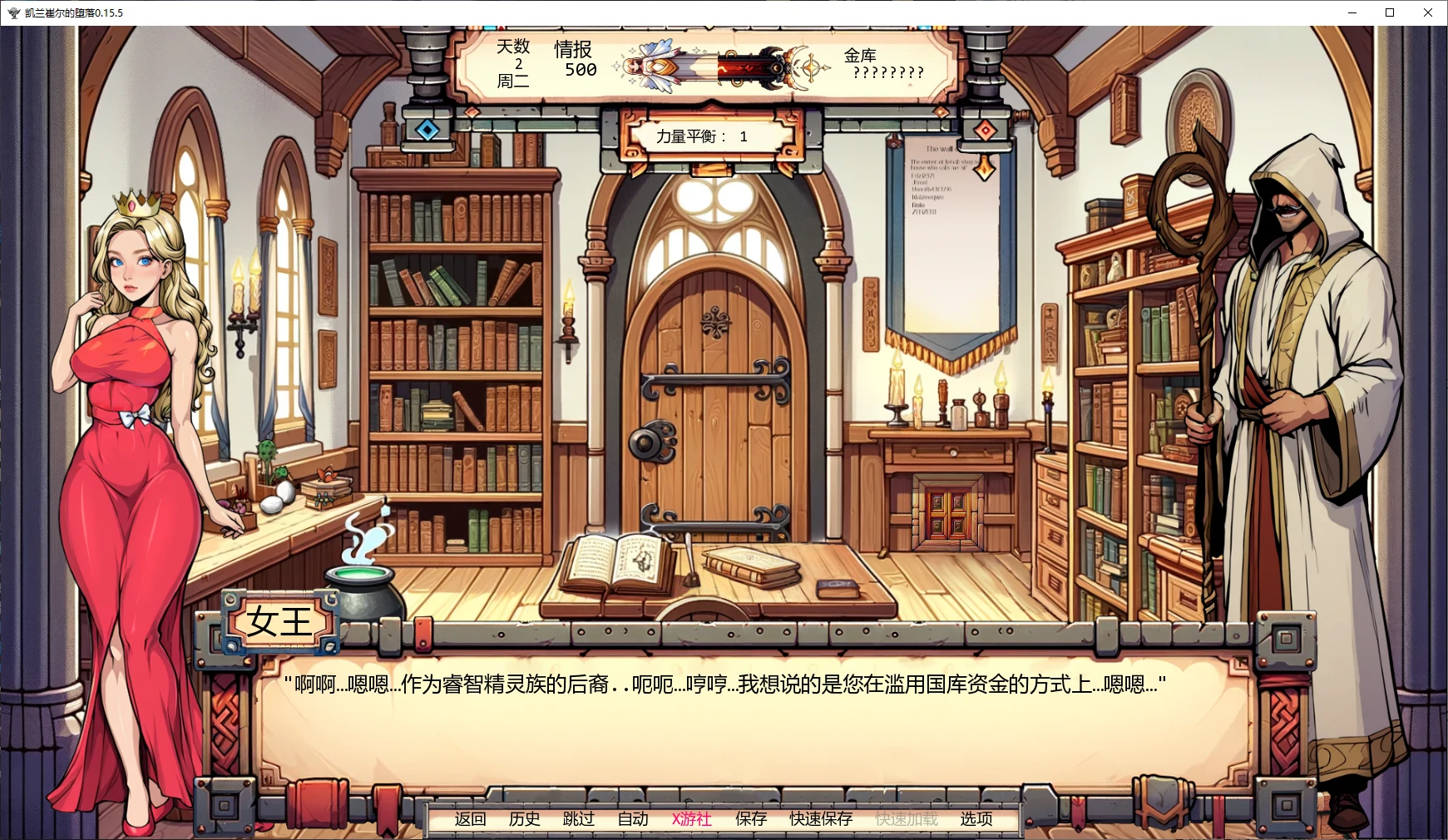Open the 选项 options menu
1448x840 pixels.
coord(976,819)
